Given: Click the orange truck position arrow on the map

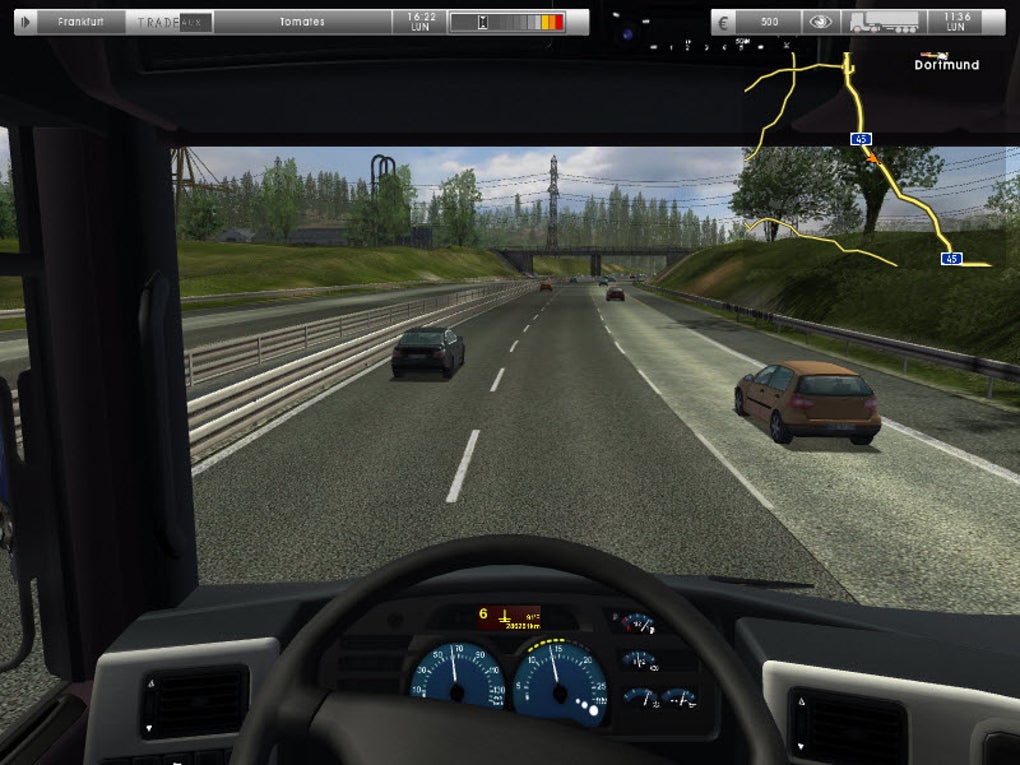Looking at the screenshot, I should point(872,157).
